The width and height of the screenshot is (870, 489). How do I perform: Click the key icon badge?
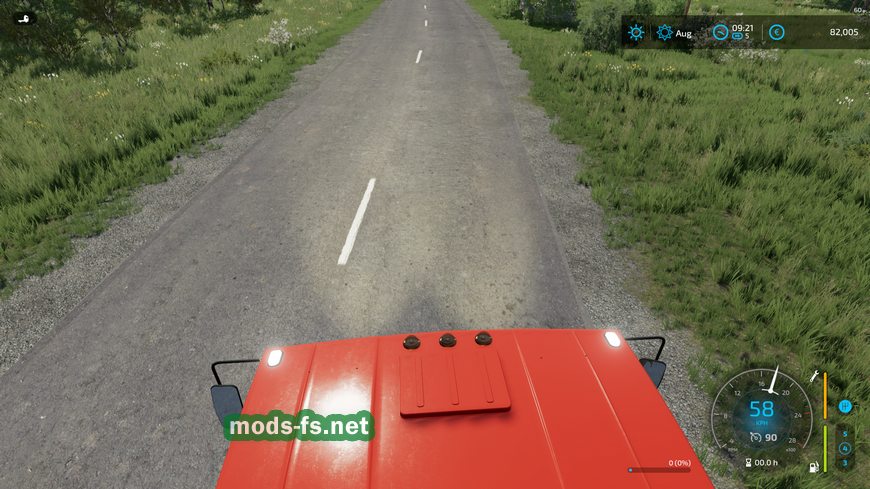(22, 18)
